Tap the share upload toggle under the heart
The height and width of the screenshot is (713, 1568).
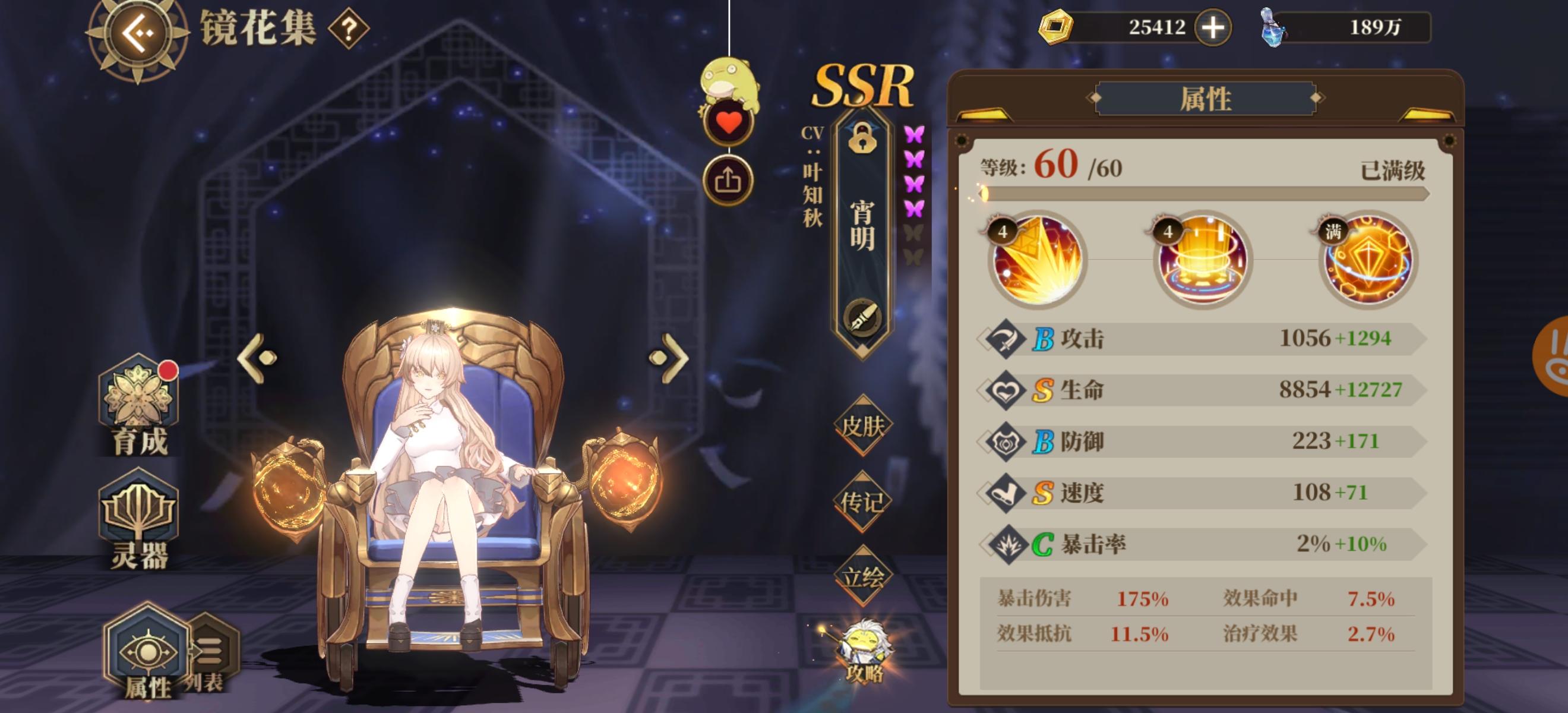[x=728, y=180]
